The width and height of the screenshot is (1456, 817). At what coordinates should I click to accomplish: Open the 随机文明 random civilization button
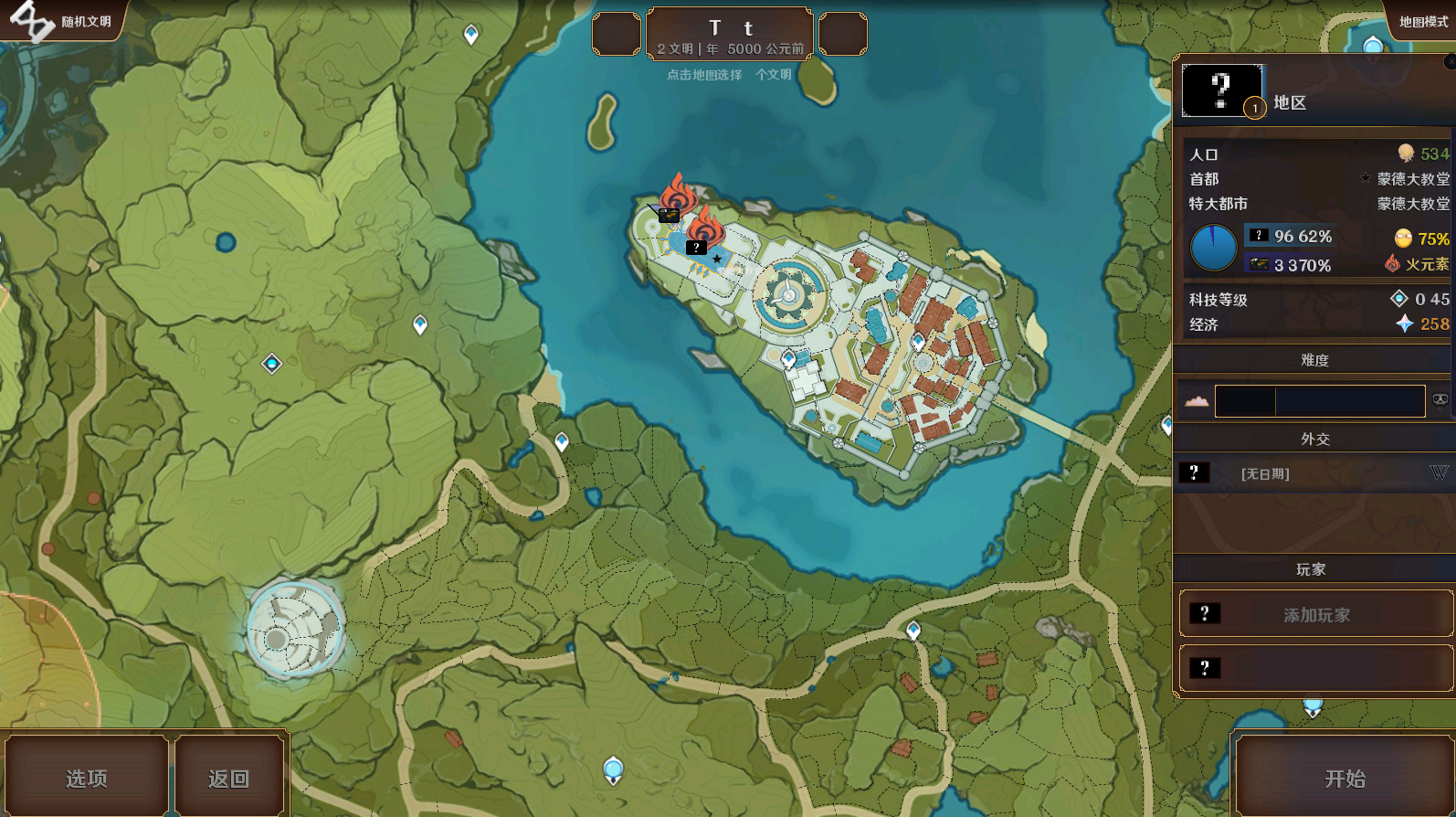tap(64, 21)
